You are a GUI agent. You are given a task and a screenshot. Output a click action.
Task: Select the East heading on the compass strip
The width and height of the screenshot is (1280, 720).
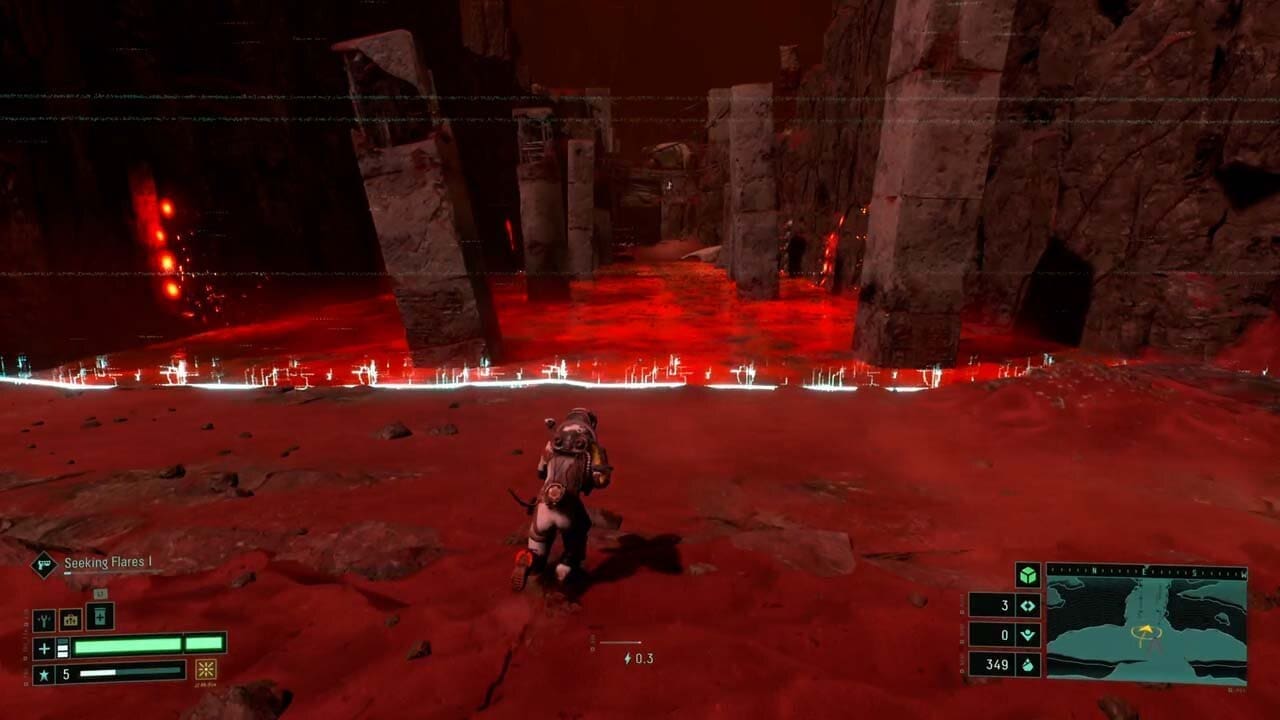[1143, 571]
